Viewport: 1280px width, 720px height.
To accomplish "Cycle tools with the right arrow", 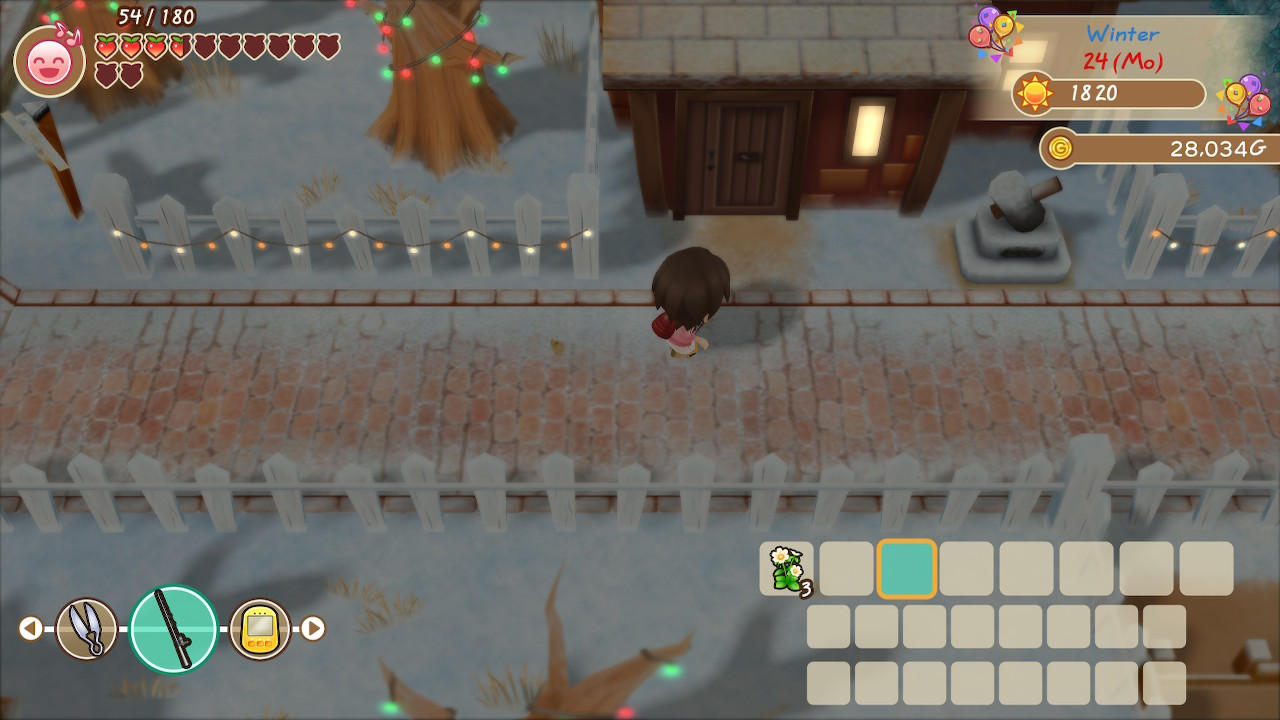I will pos(313,628).
